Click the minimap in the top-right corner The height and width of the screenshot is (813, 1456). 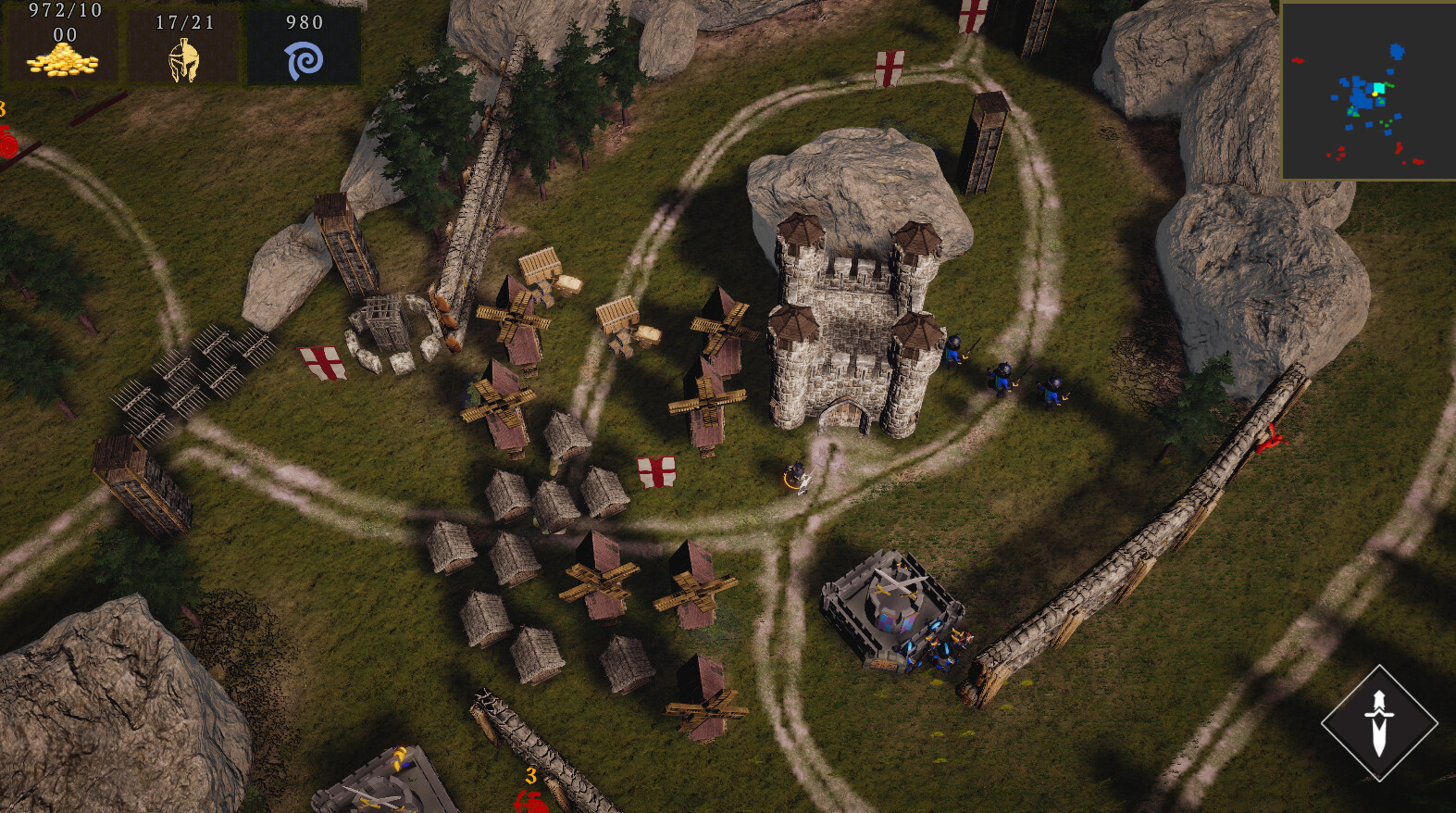coord(1368,90)
